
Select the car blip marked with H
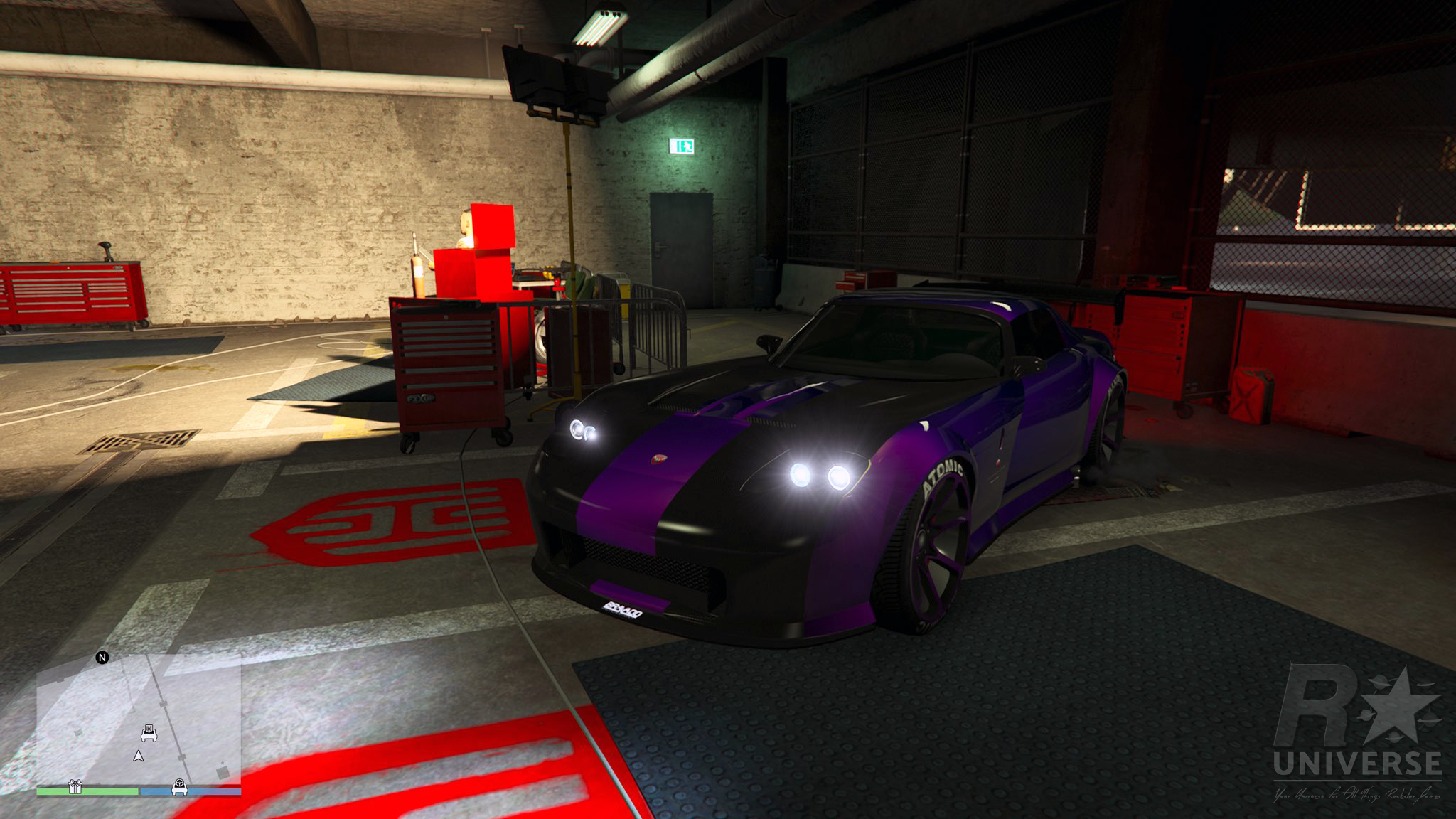(149, 732)
